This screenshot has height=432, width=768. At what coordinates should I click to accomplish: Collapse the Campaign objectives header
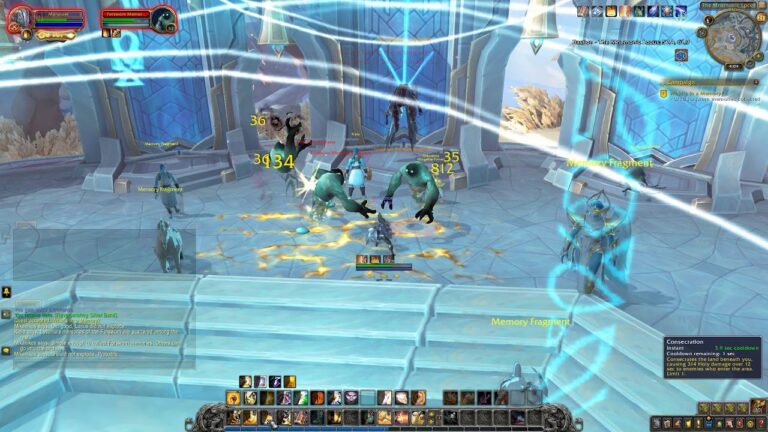coord(758,82)
